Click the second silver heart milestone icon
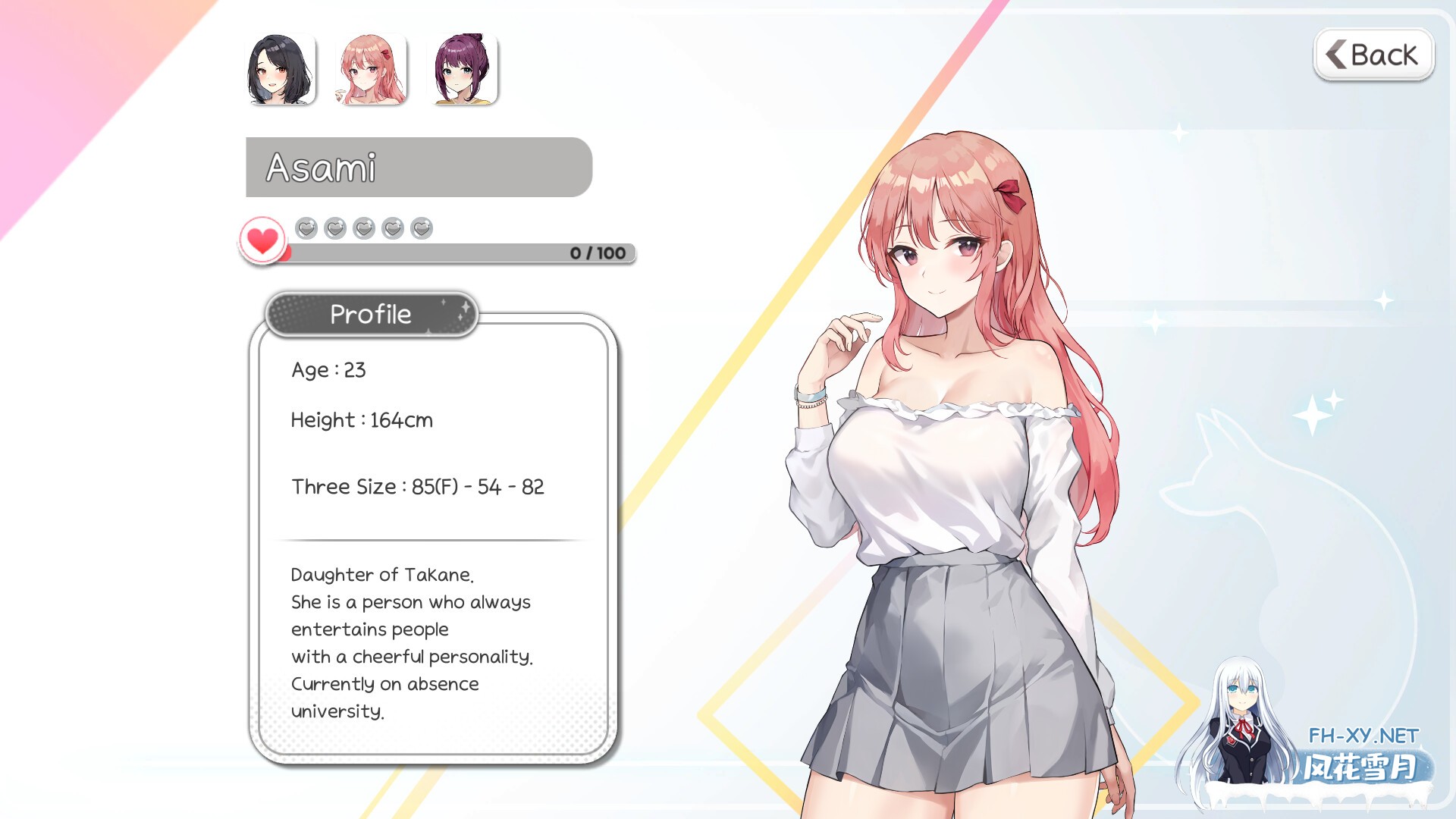Screen dimensions: 1456x819 (x=334, y=227)
